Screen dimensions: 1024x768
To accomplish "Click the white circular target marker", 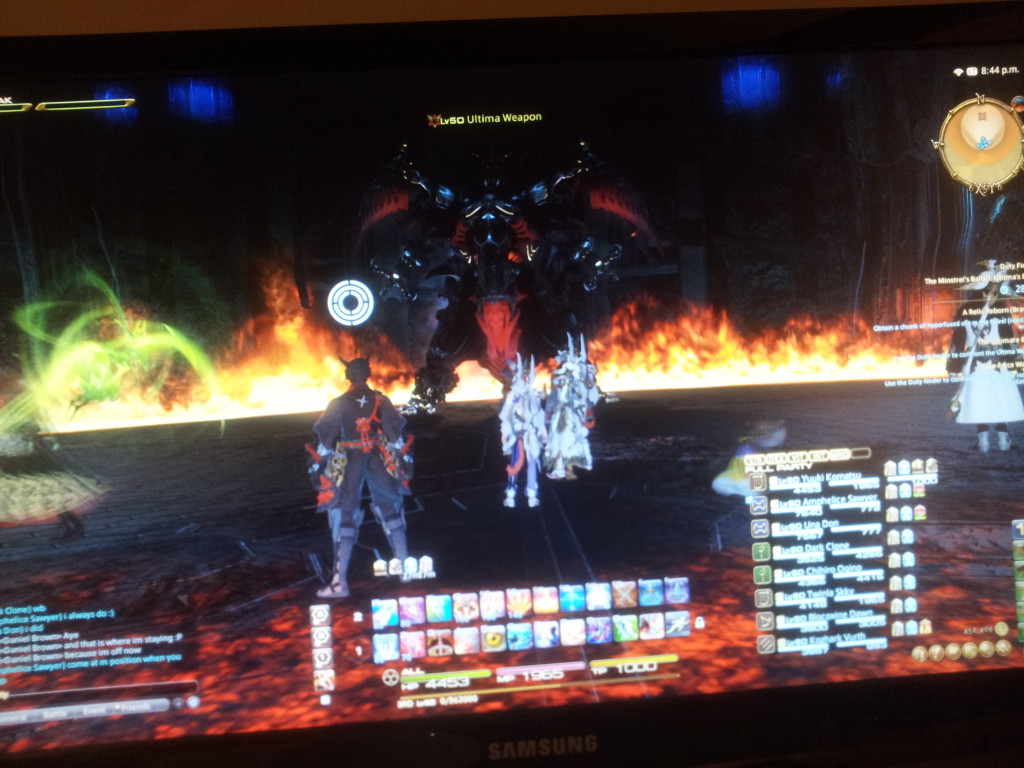I will pos(351,302).
